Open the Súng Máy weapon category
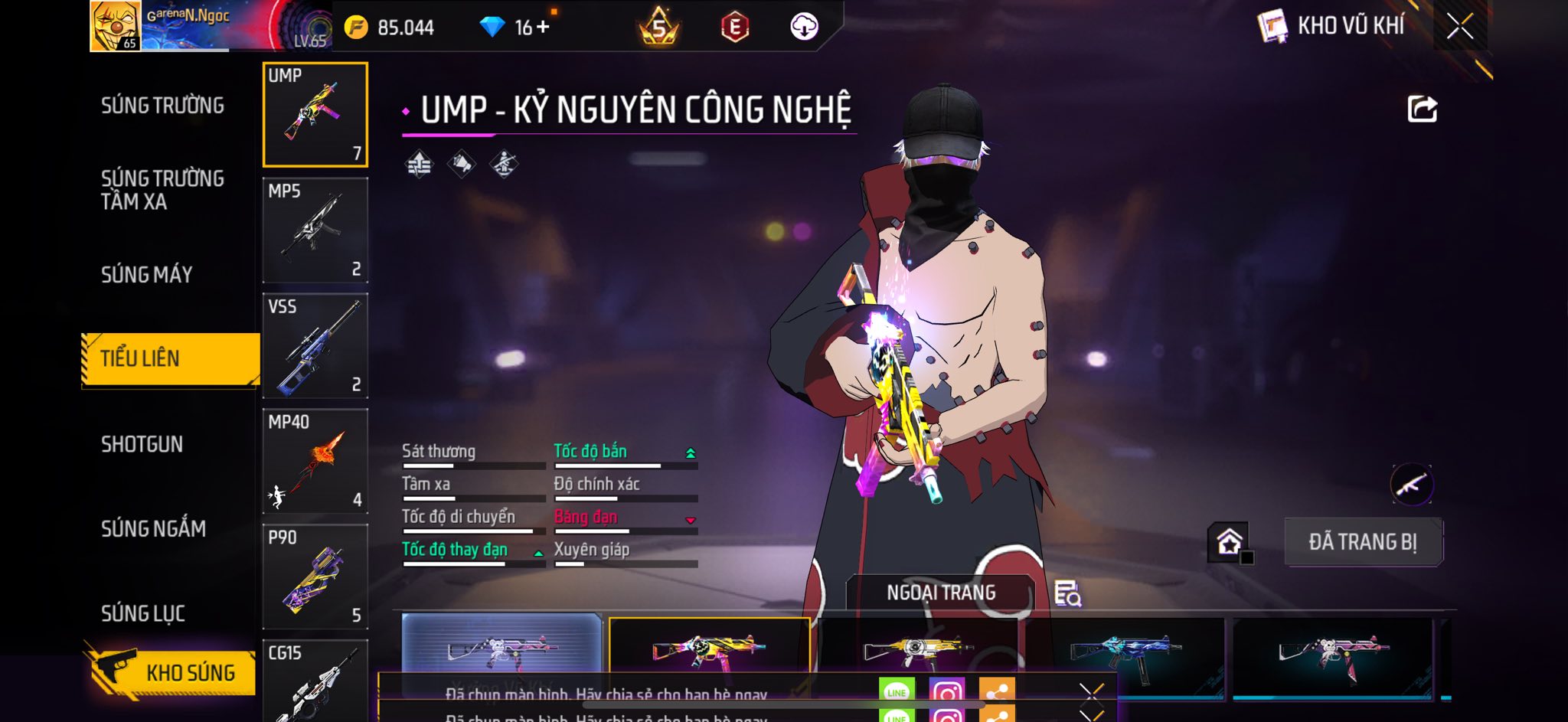This screenshot has width=1568, height=722. [x=146, y=274]
